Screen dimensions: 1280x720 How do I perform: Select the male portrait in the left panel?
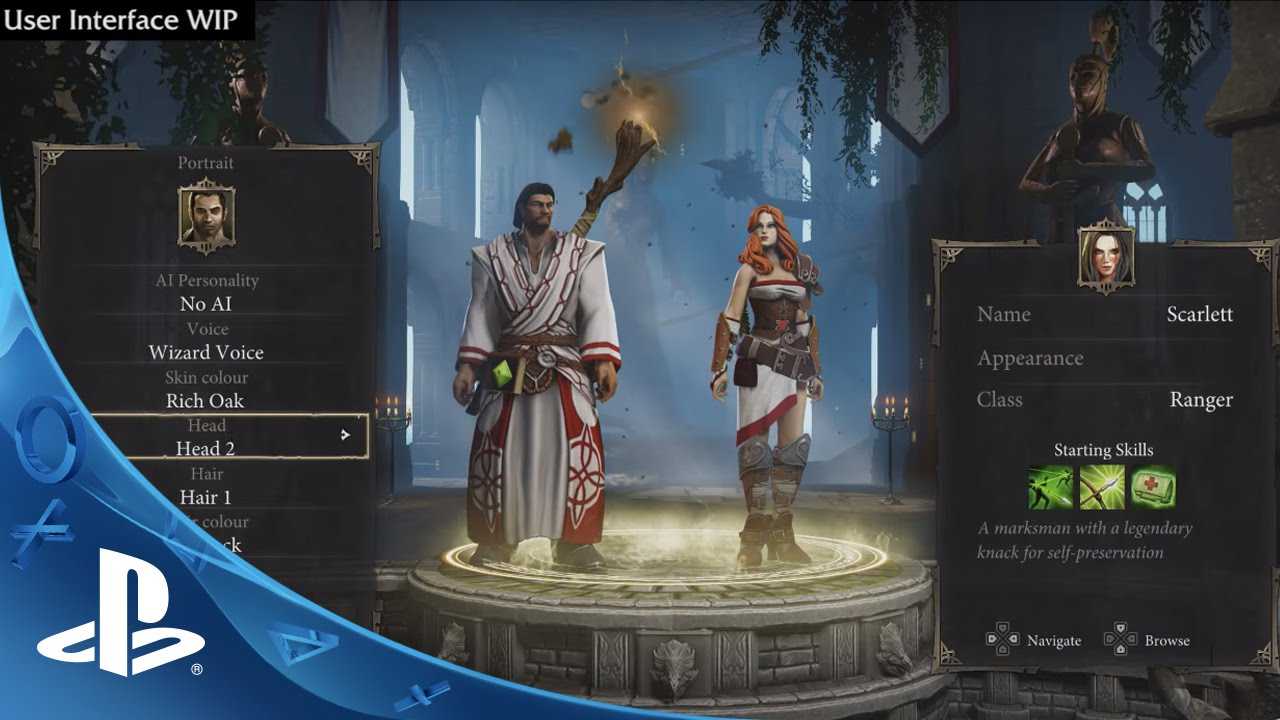pos(207,215)
